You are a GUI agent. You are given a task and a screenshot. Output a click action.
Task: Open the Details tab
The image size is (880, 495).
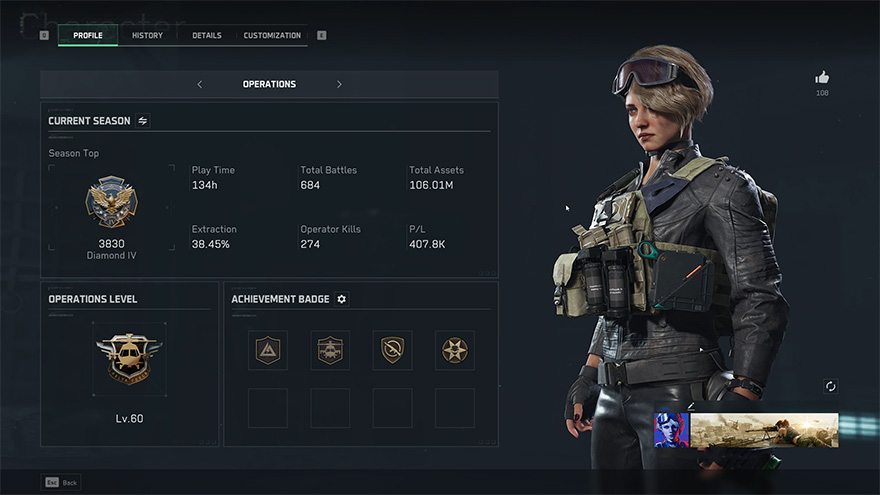pos(207,36)
